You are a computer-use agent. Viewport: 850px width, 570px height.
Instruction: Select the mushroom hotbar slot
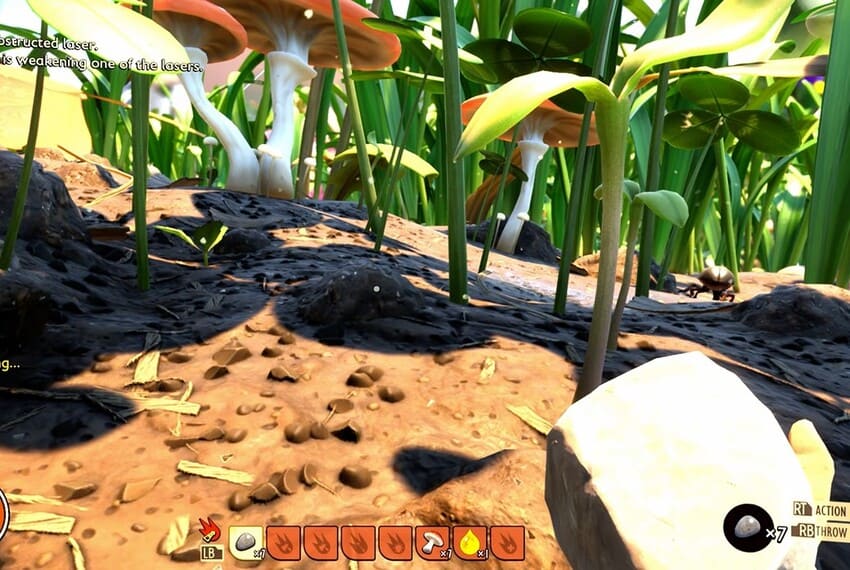tap(432, 542)
